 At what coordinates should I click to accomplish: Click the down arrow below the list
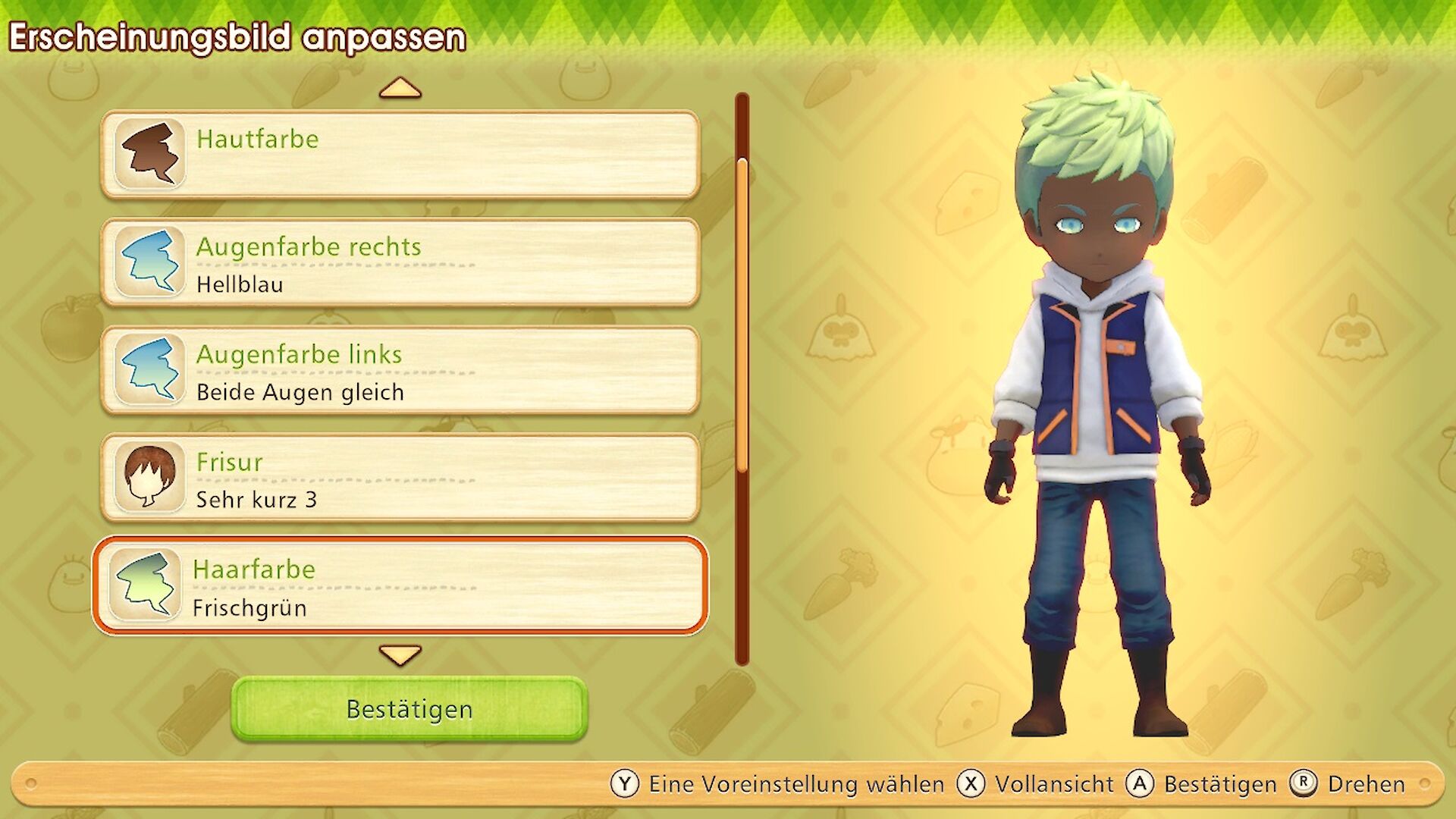[400, 654]
